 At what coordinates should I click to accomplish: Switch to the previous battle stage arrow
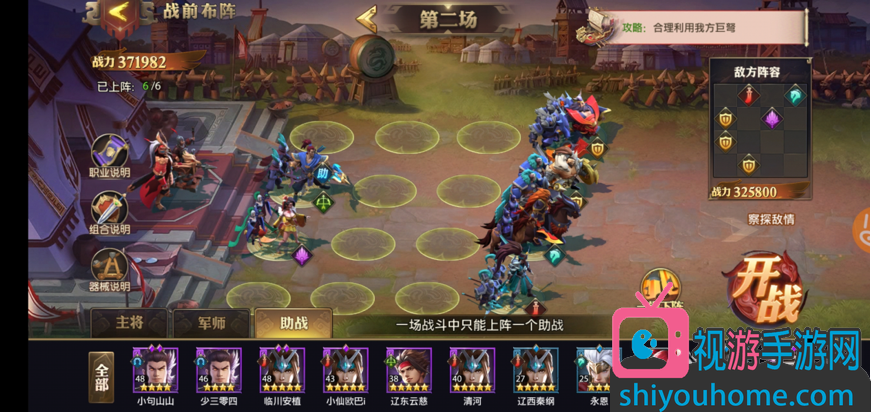tap(366, 18)
